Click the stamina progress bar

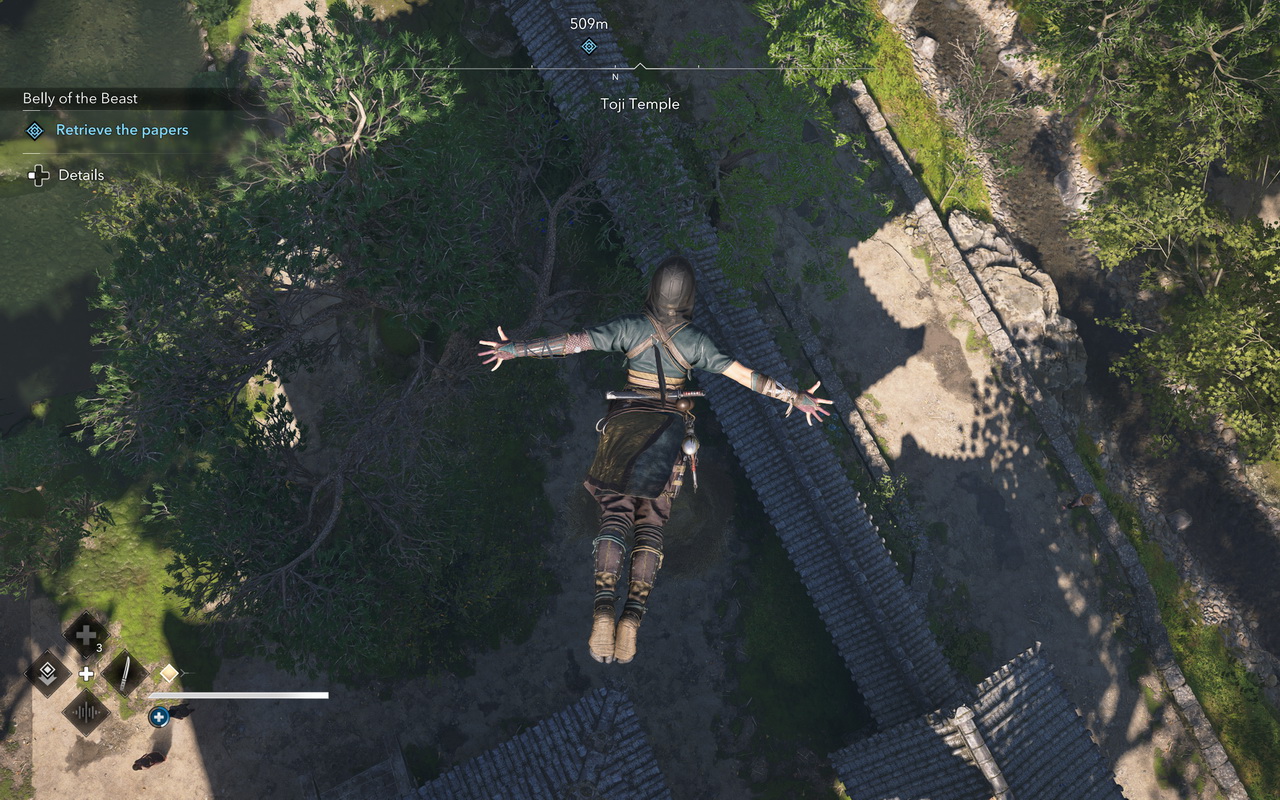point(240,694)
